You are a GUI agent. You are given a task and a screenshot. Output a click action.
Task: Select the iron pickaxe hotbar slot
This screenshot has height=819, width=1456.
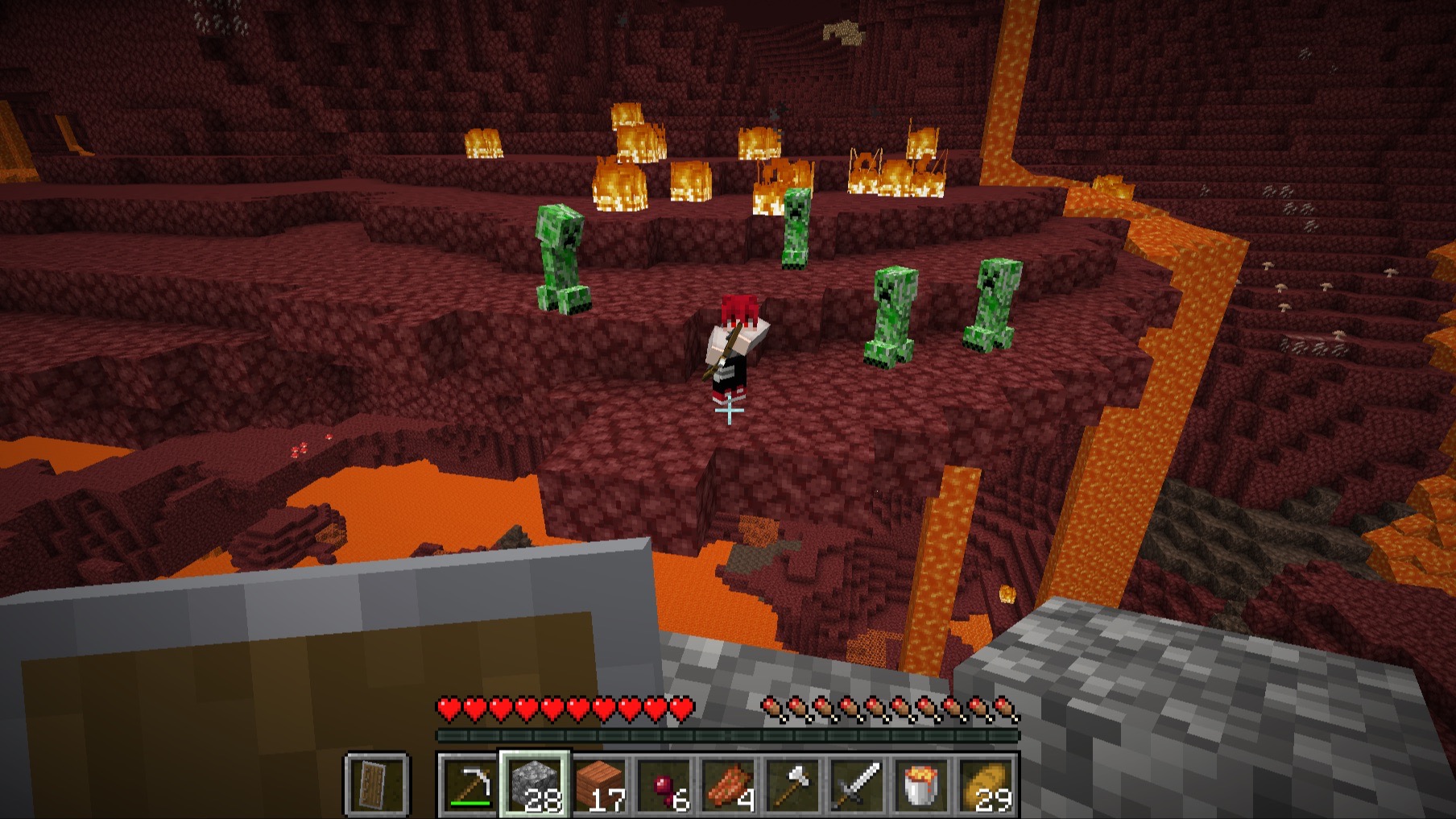(x=471, y=785)
